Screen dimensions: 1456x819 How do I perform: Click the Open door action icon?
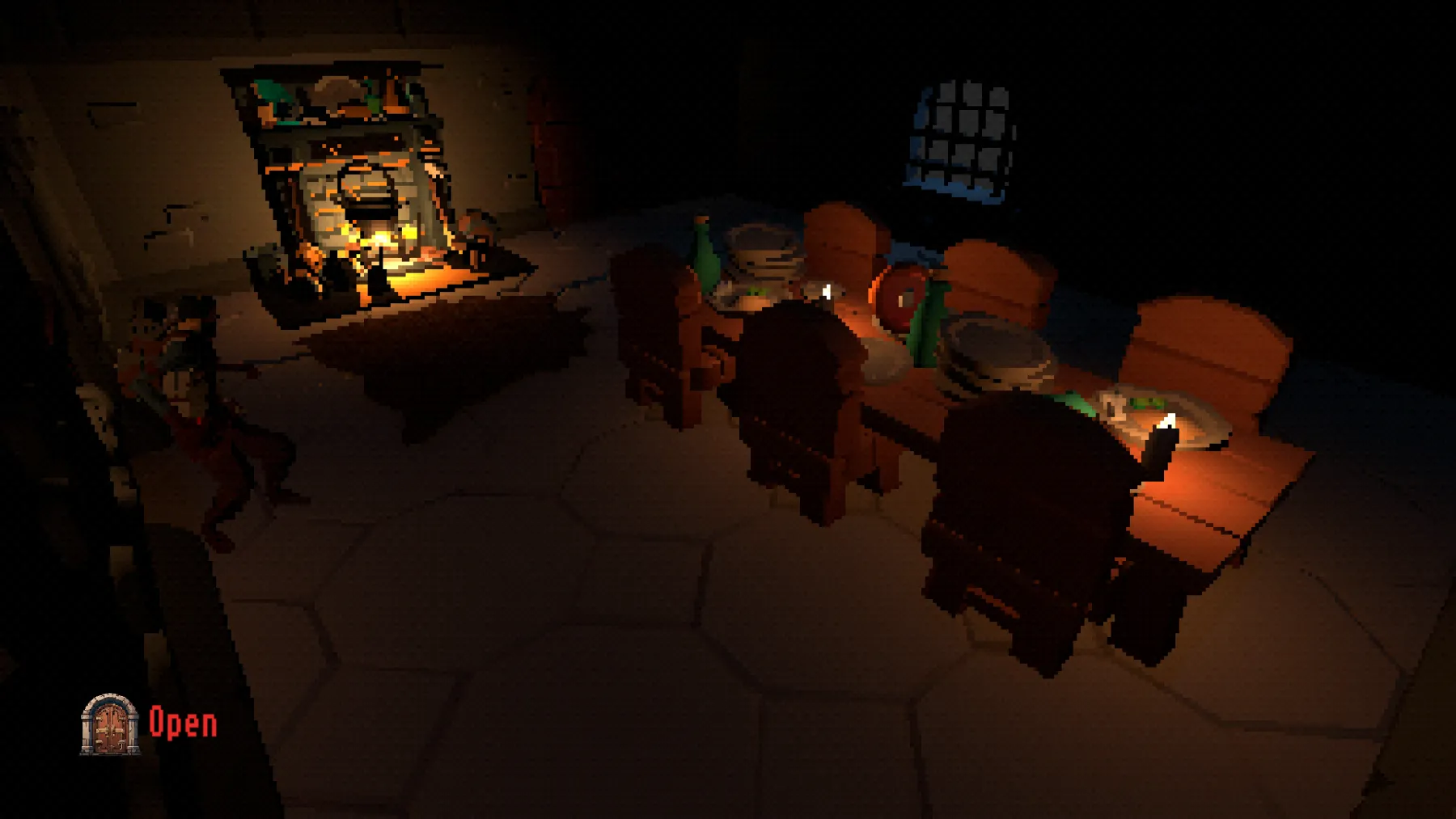point(110,725)
